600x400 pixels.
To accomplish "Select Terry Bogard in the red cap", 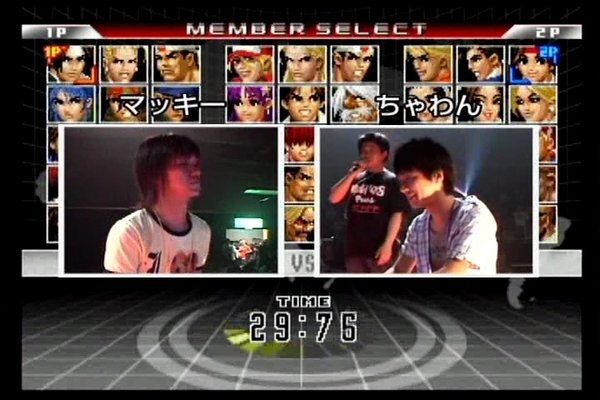I will pyautogui.click(x=250, y=63).
